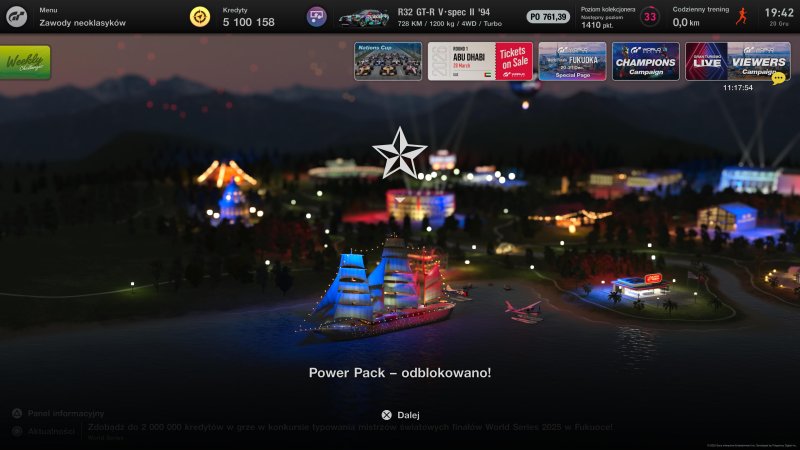Image resolution: width=800 pixels, height=450 pixels.
Task: View the Fukuoka Special Page banner
Action: [572, 61]
